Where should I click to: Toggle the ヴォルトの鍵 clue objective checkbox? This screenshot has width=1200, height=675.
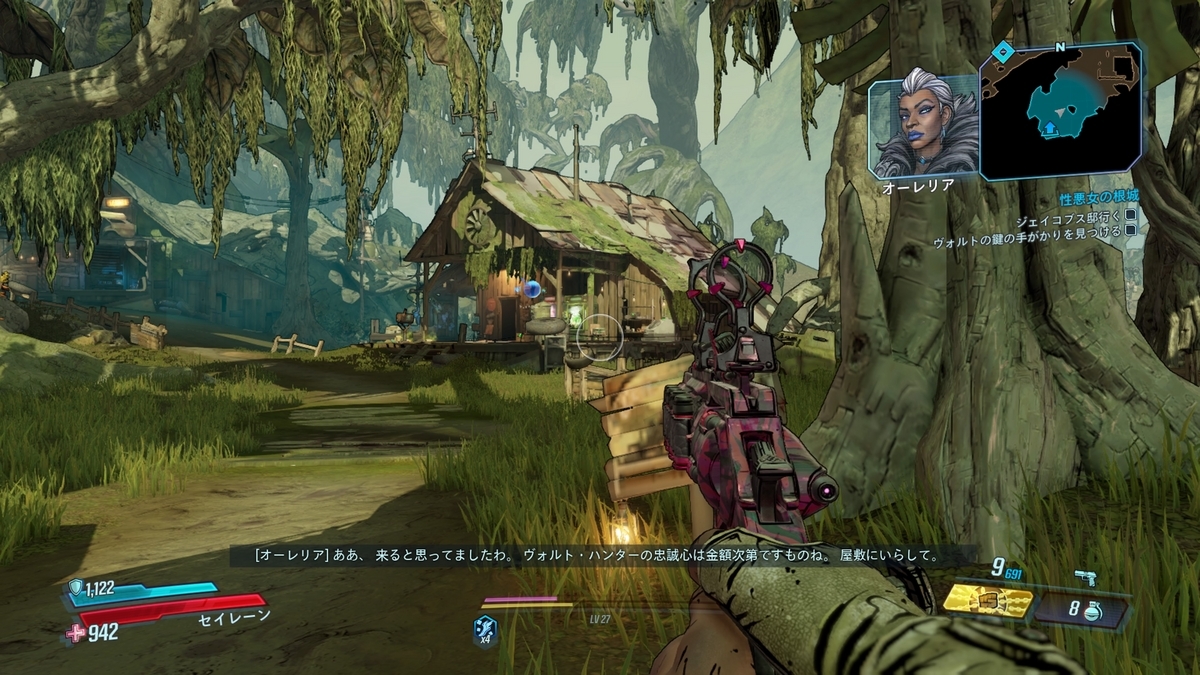[1131, 229]
